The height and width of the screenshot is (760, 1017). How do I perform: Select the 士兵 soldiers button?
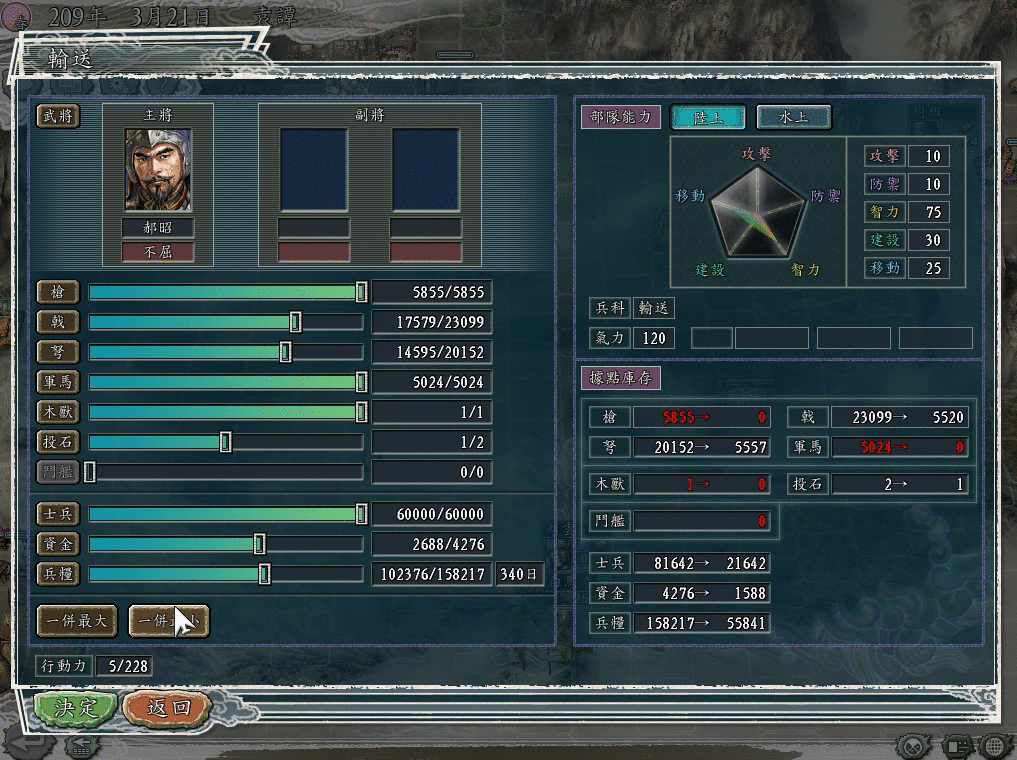pyautogui.click(x=58, y=514)
